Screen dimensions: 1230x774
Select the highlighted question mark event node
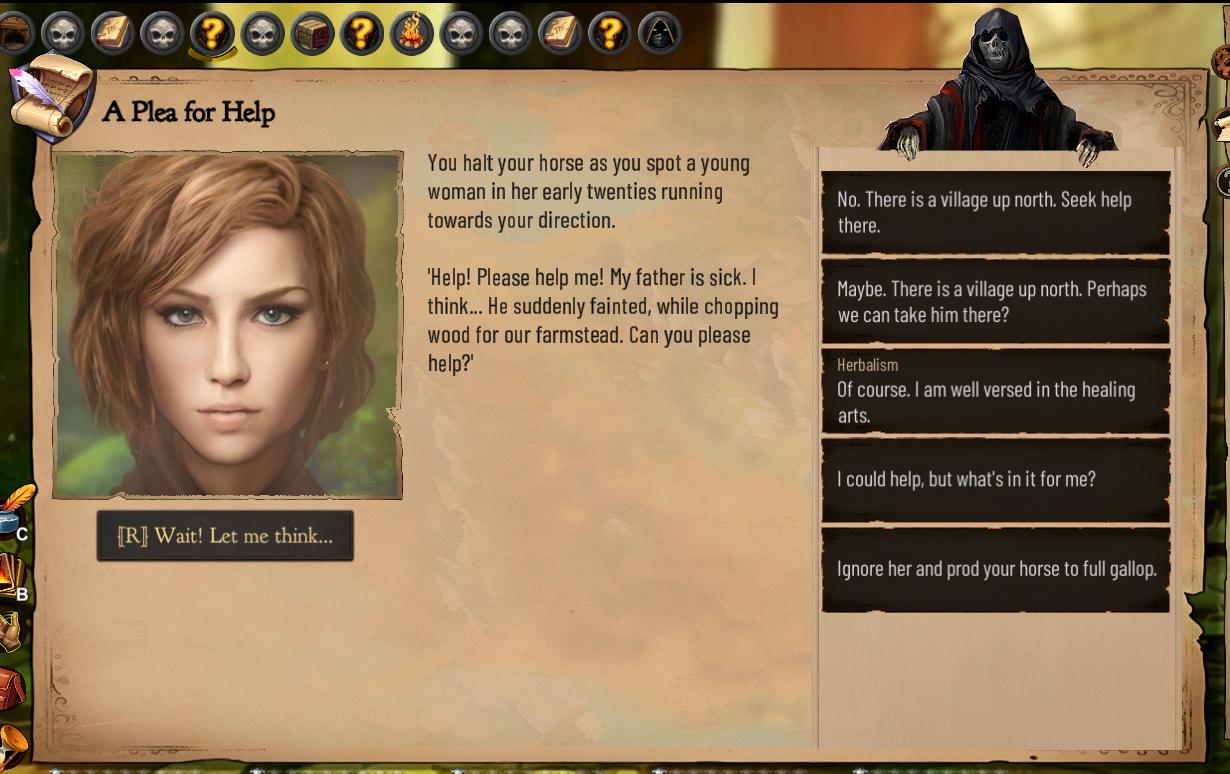point(212,33)
